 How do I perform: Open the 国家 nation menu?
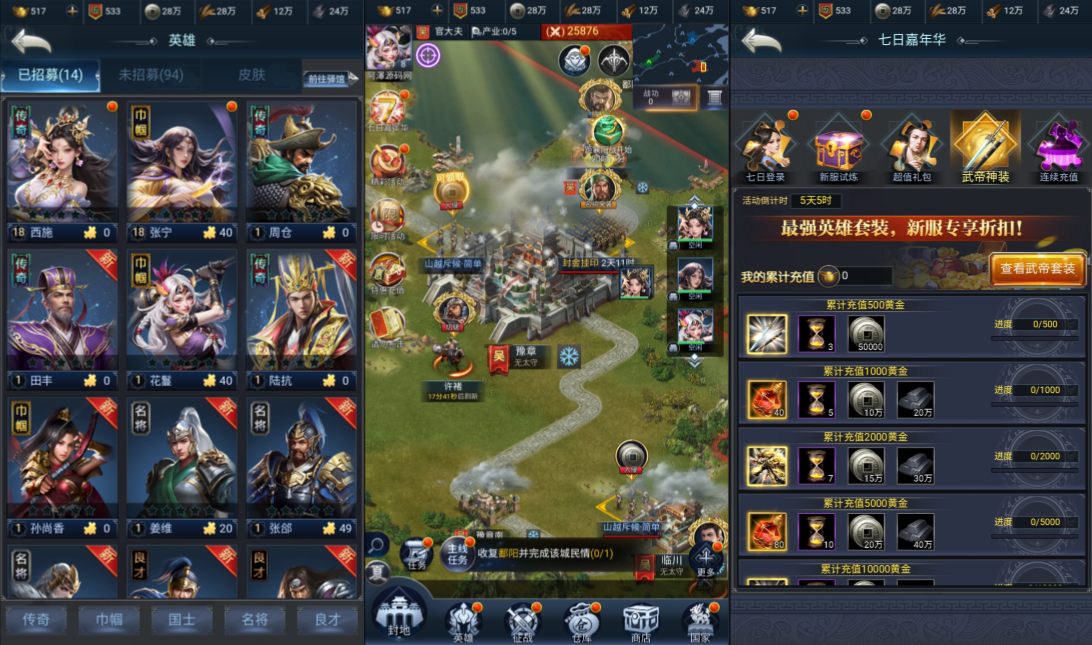[x=700, y=620]
